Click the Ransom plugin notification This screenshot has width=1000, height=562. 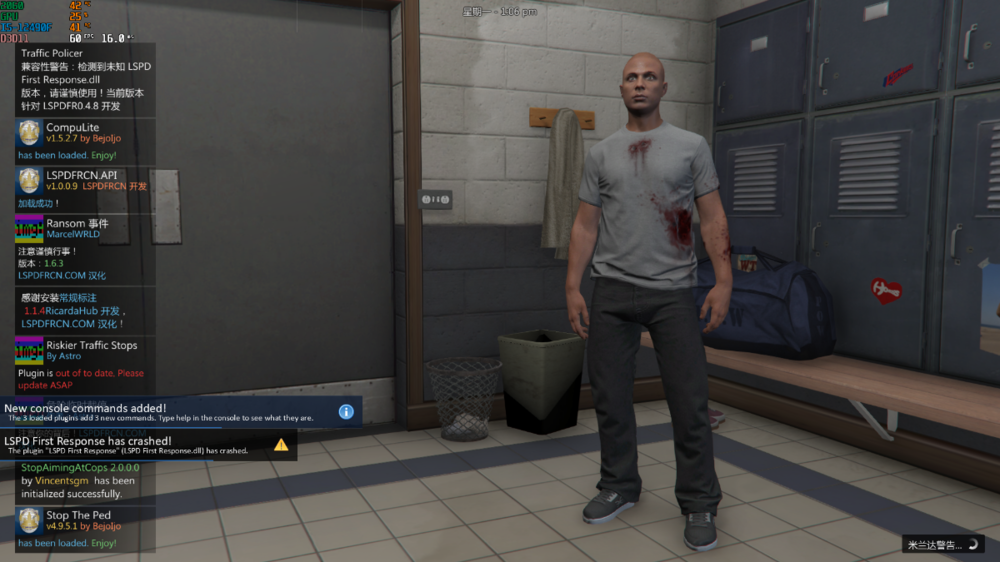point(85,248)
